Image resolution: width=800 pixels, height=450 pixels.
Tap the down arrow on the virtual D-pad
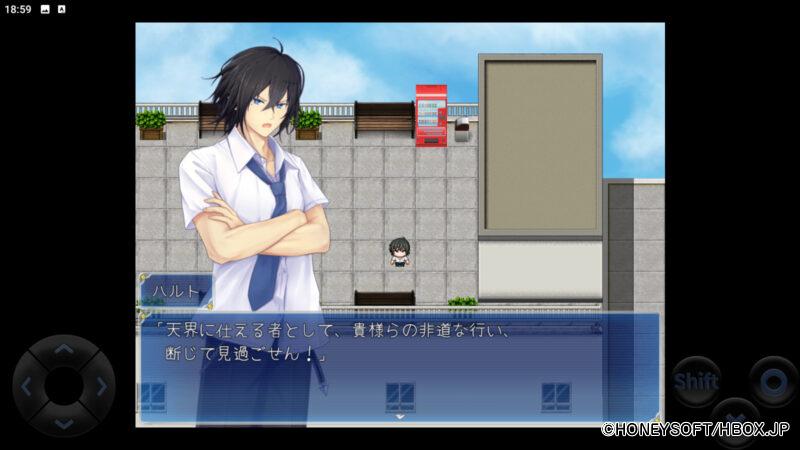pos(63,422)
